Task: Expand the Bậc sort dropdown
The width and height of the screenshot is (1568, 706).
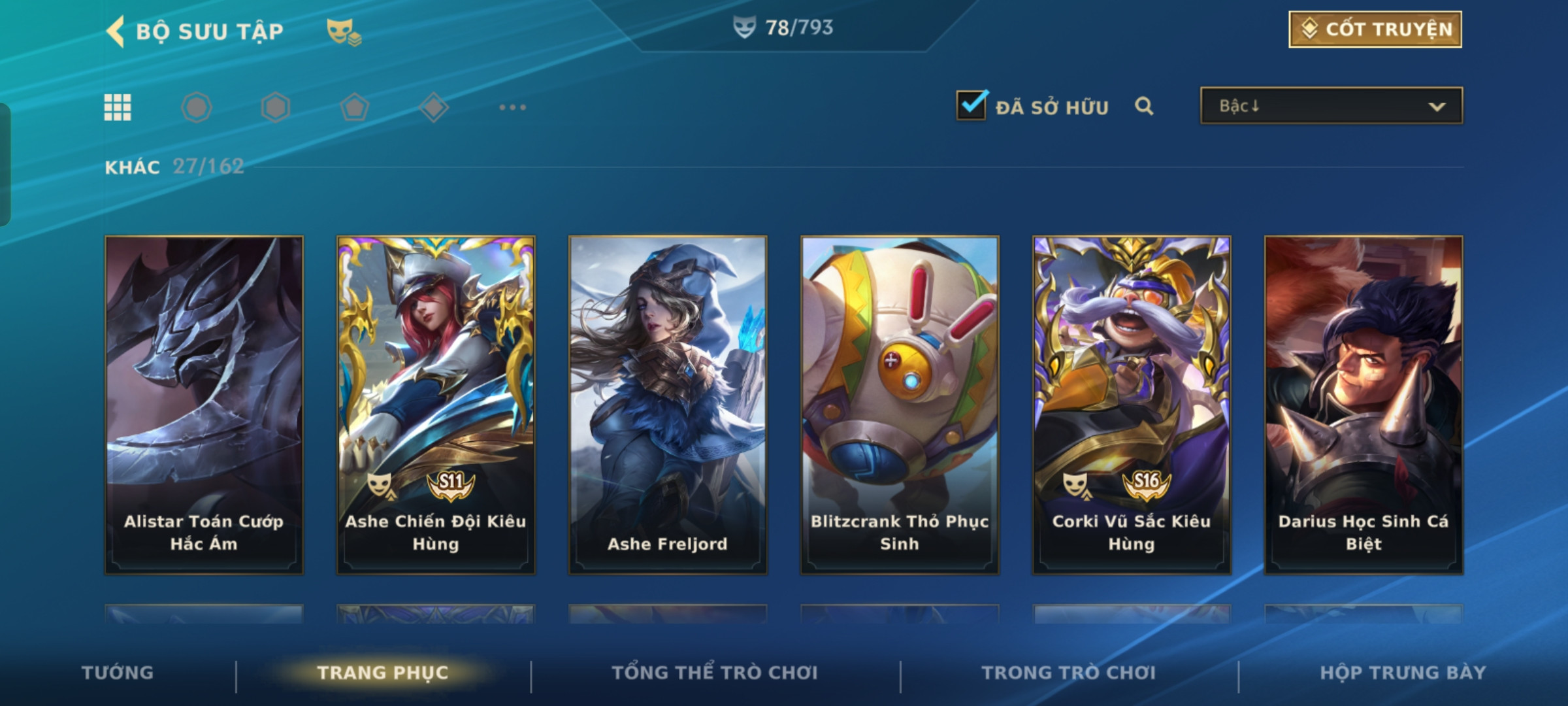Action: tap(1331, 106)
